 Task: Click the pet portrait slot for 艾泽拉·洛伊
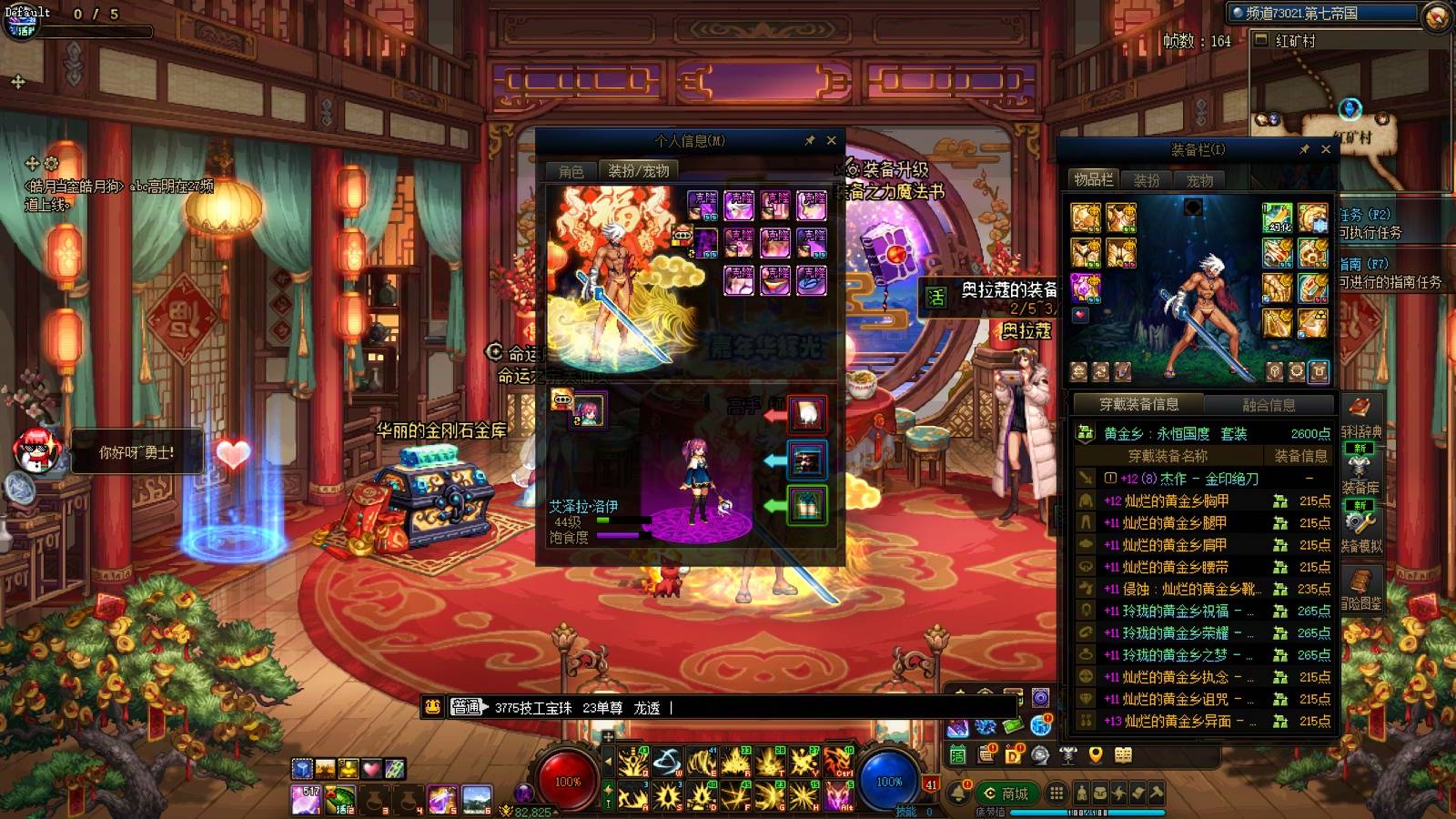589,411
